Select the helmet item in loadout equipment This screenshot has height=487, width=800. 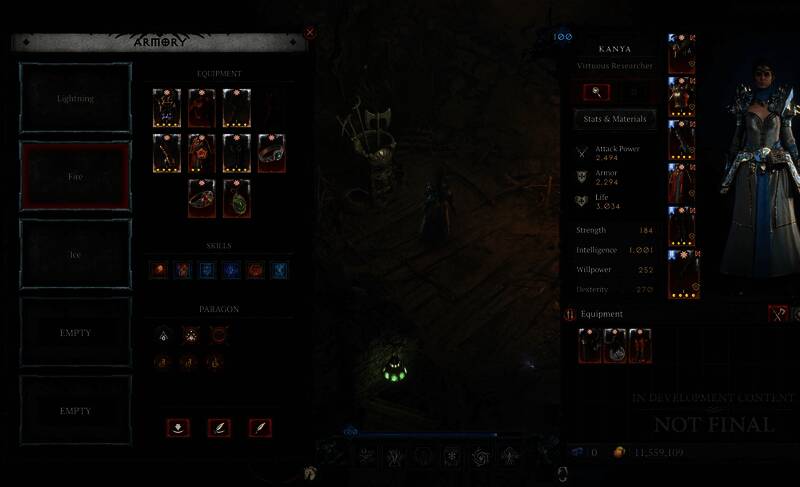[x=166, y=108]
